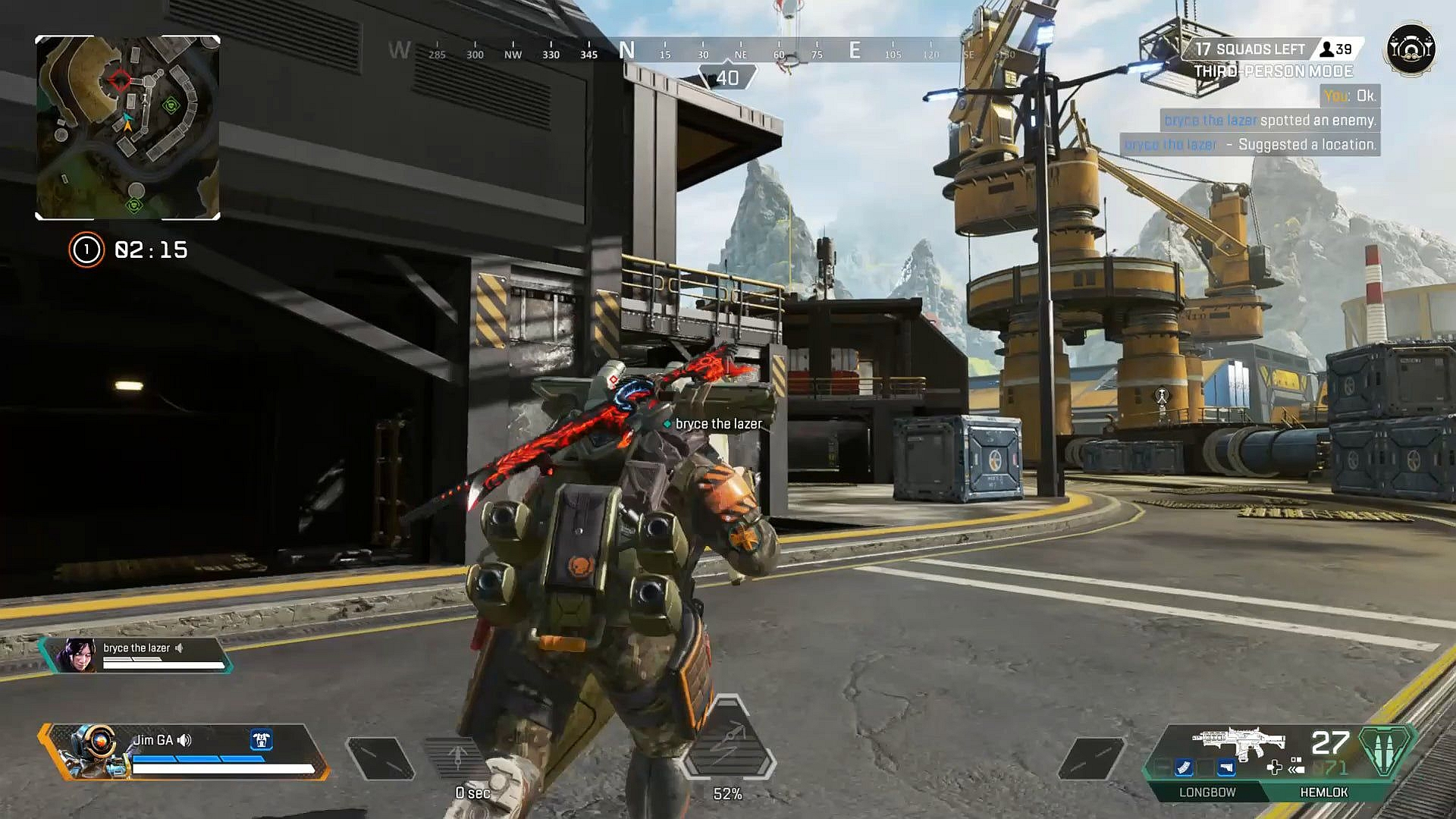Toggle the Hemlok fire mode indicator
This screenshot has height=819, width=1456.
[1296, 768]
